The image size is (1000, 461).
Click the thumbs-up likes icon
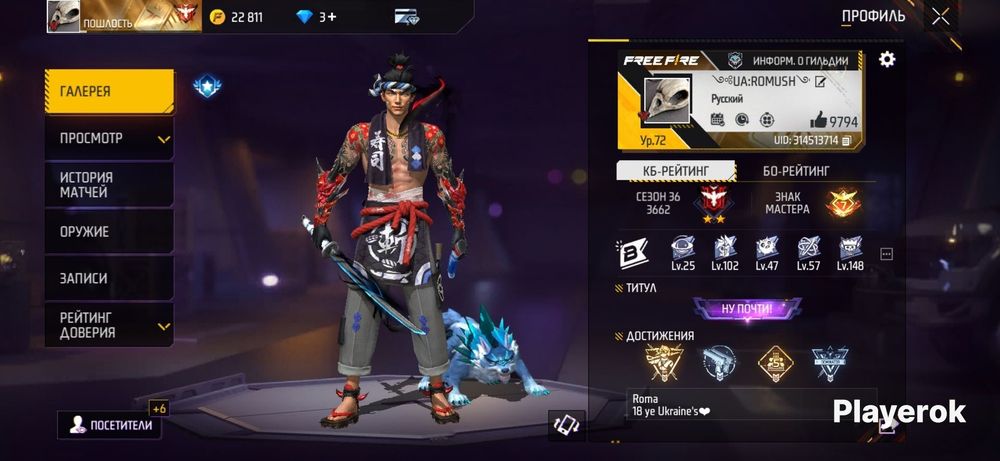(816, 120)
